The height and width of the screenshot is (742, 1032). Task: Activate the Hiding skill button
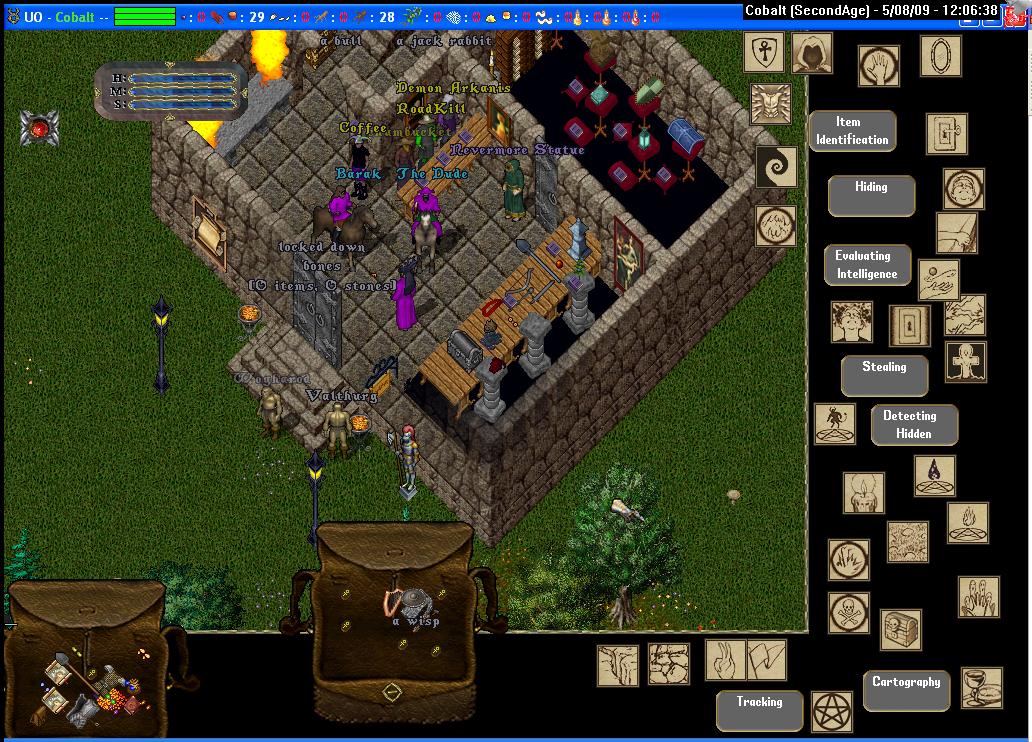click(x=871, y=195)
